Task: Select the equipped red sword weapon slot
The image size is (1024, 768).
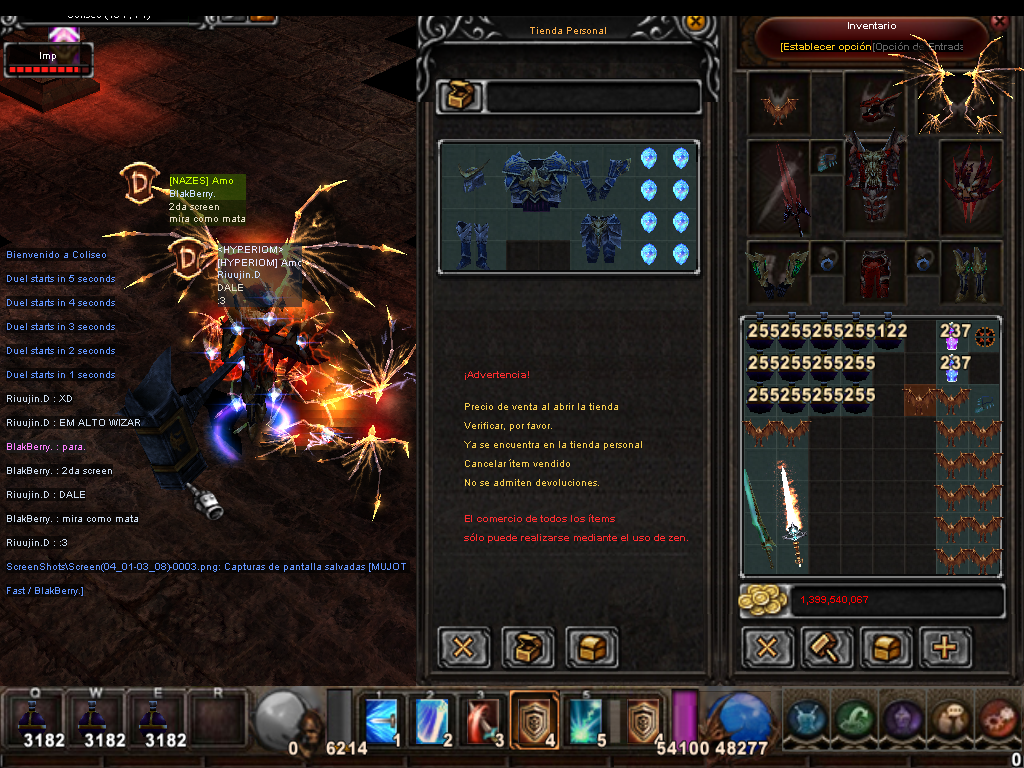Action: pyautogui.click(x=778, y=187)
